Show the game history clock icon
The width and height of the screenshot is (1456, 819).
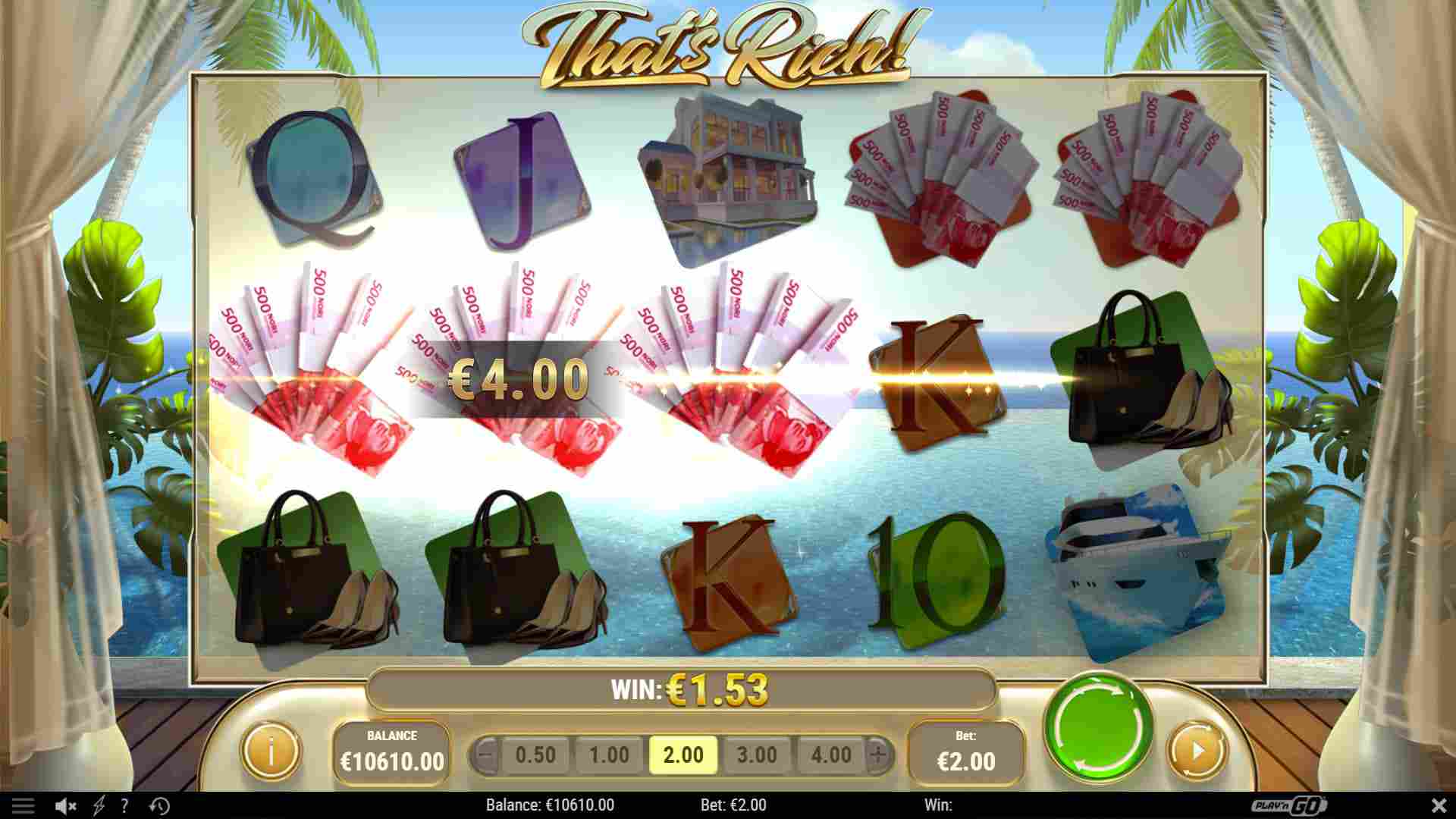point(159,805)
